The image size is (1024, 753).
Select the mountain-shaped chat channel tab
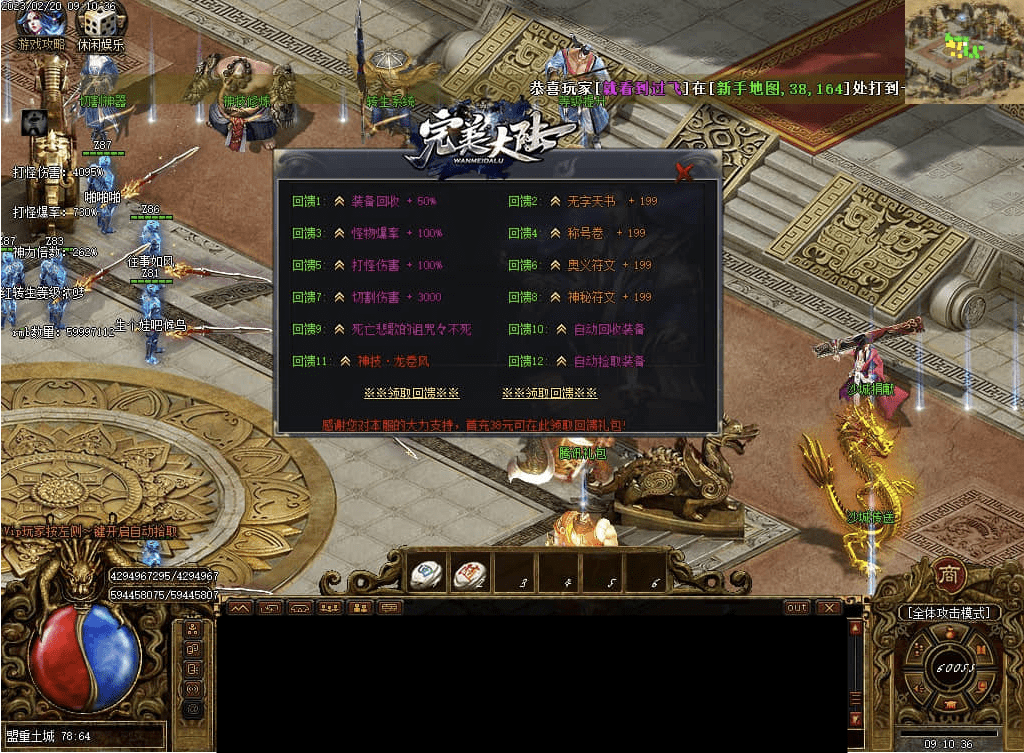tap(239, 607)
